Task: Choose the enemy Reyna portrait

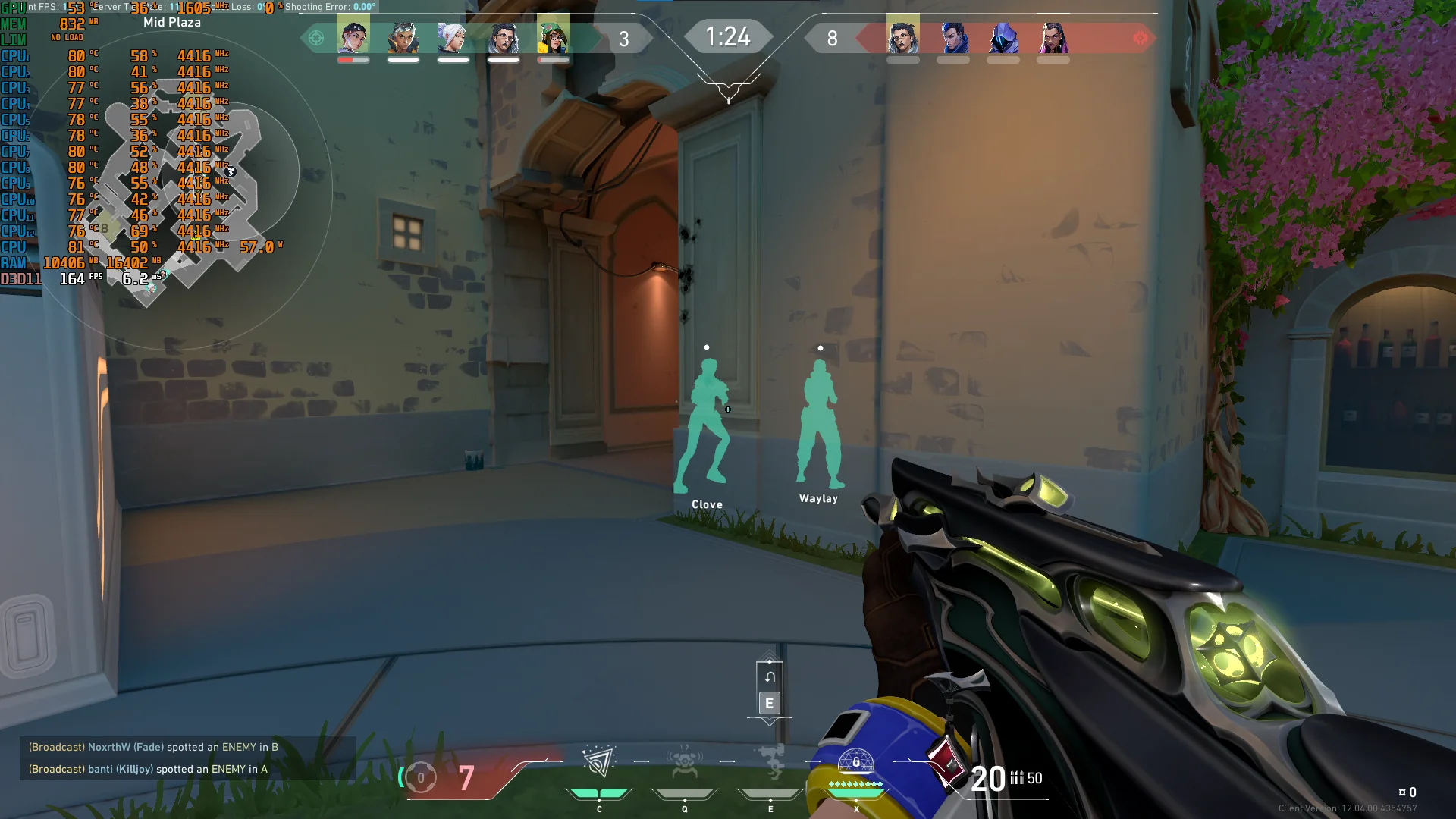Action: pos(1053,36)
